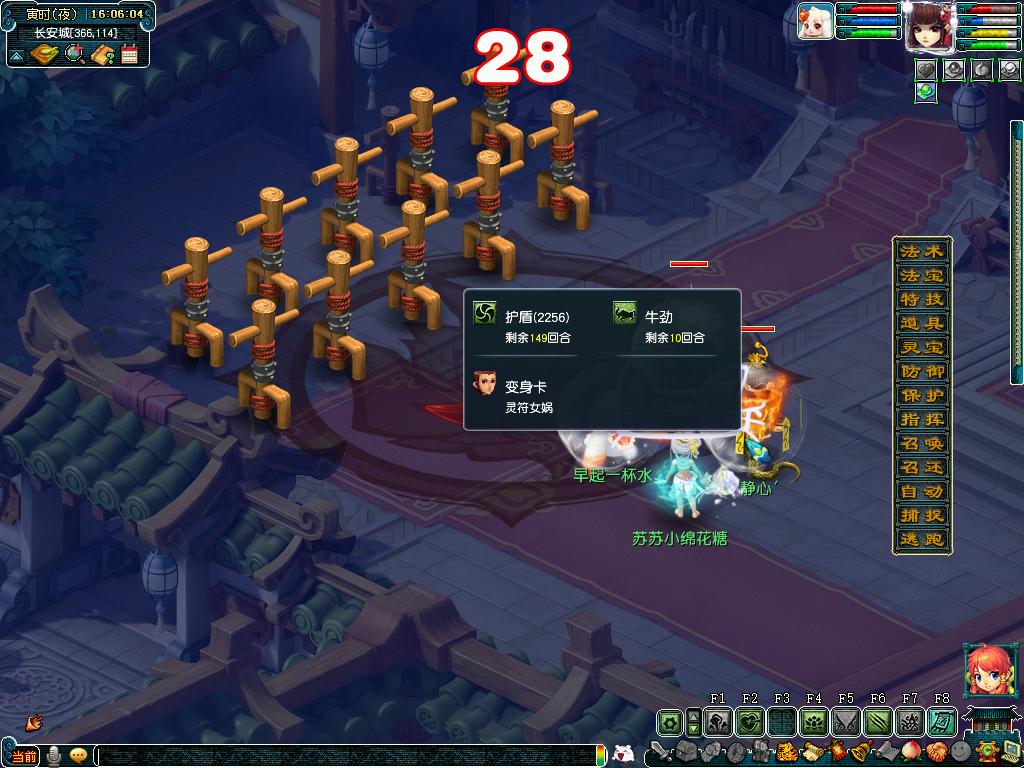The image size is (1024, 768).
Task: Select the 特技 (special skill) command
Action: [x=921, y=300]
